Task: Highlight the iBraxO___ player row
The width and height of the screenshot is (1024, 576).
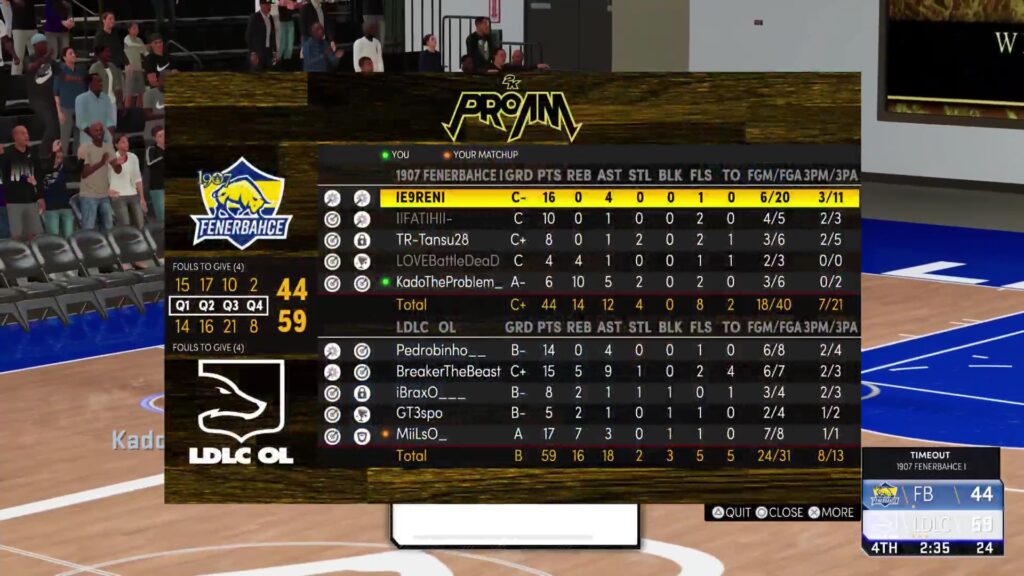Action: [x=431, y=393]
